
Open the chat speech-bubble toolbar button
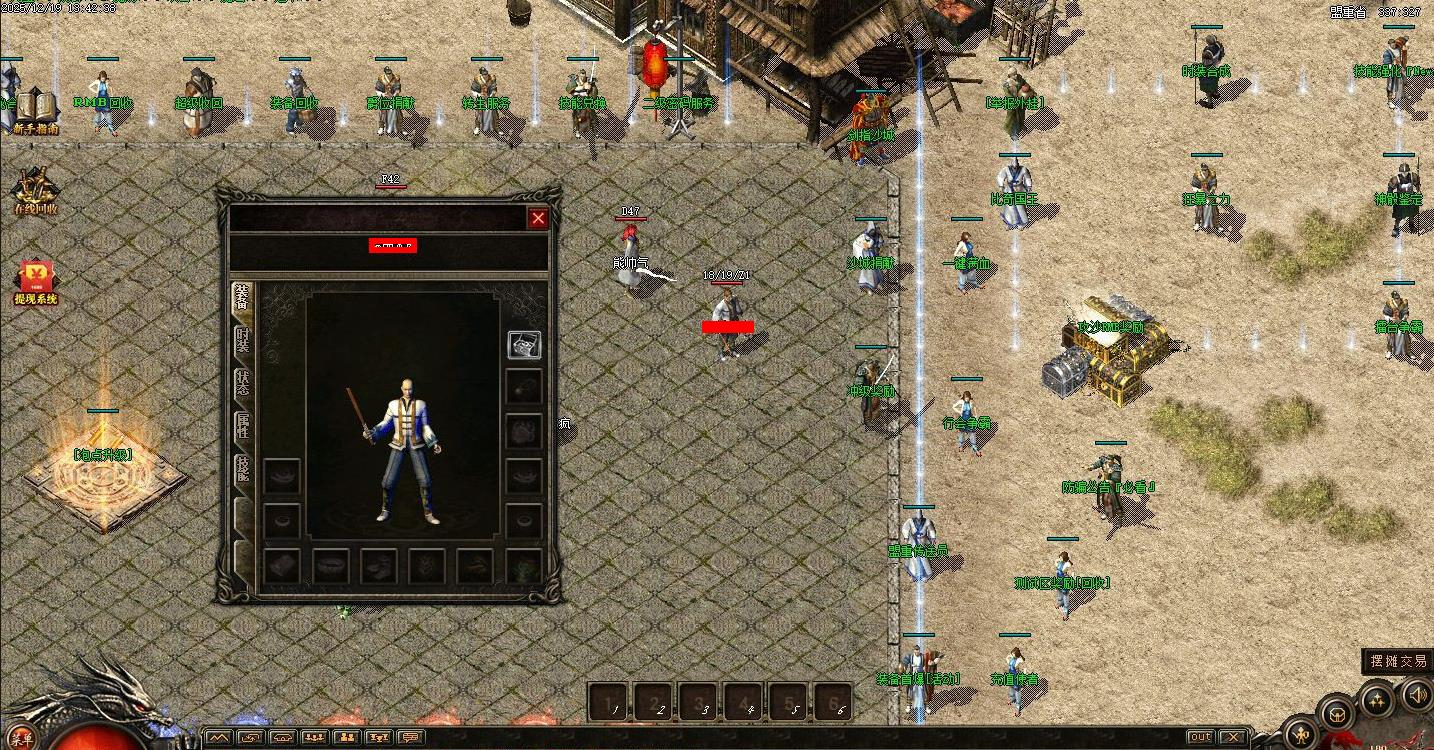point(410,738)
